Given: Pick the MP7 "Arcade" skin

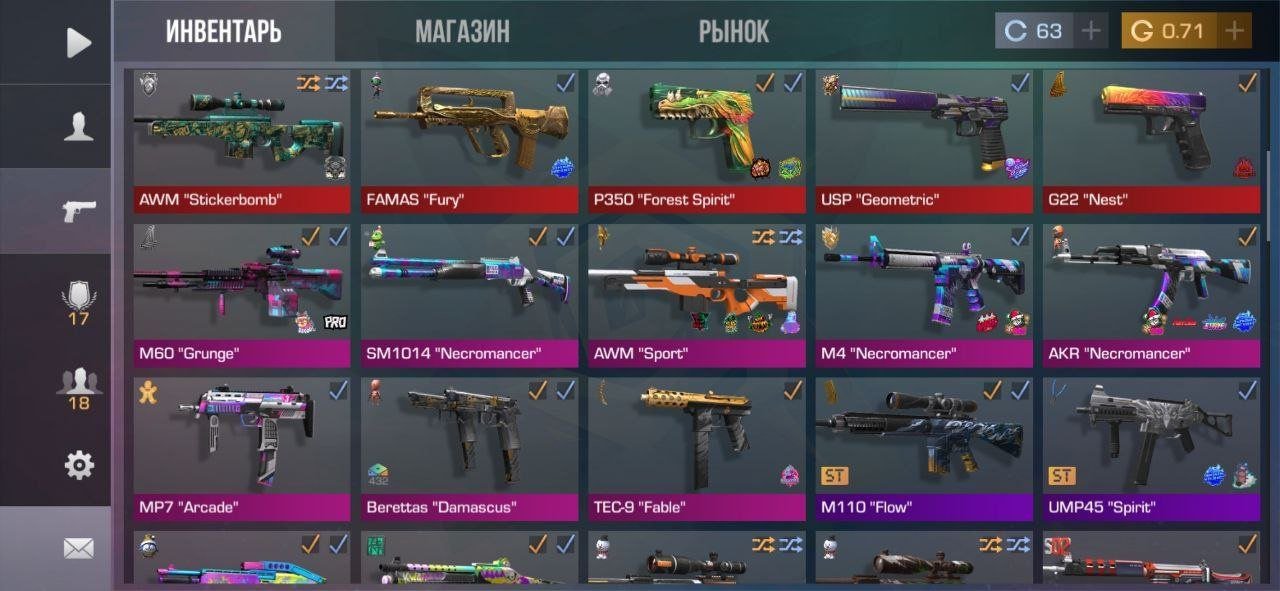Looking at the screenshot, I should click(x=242, y=448).
